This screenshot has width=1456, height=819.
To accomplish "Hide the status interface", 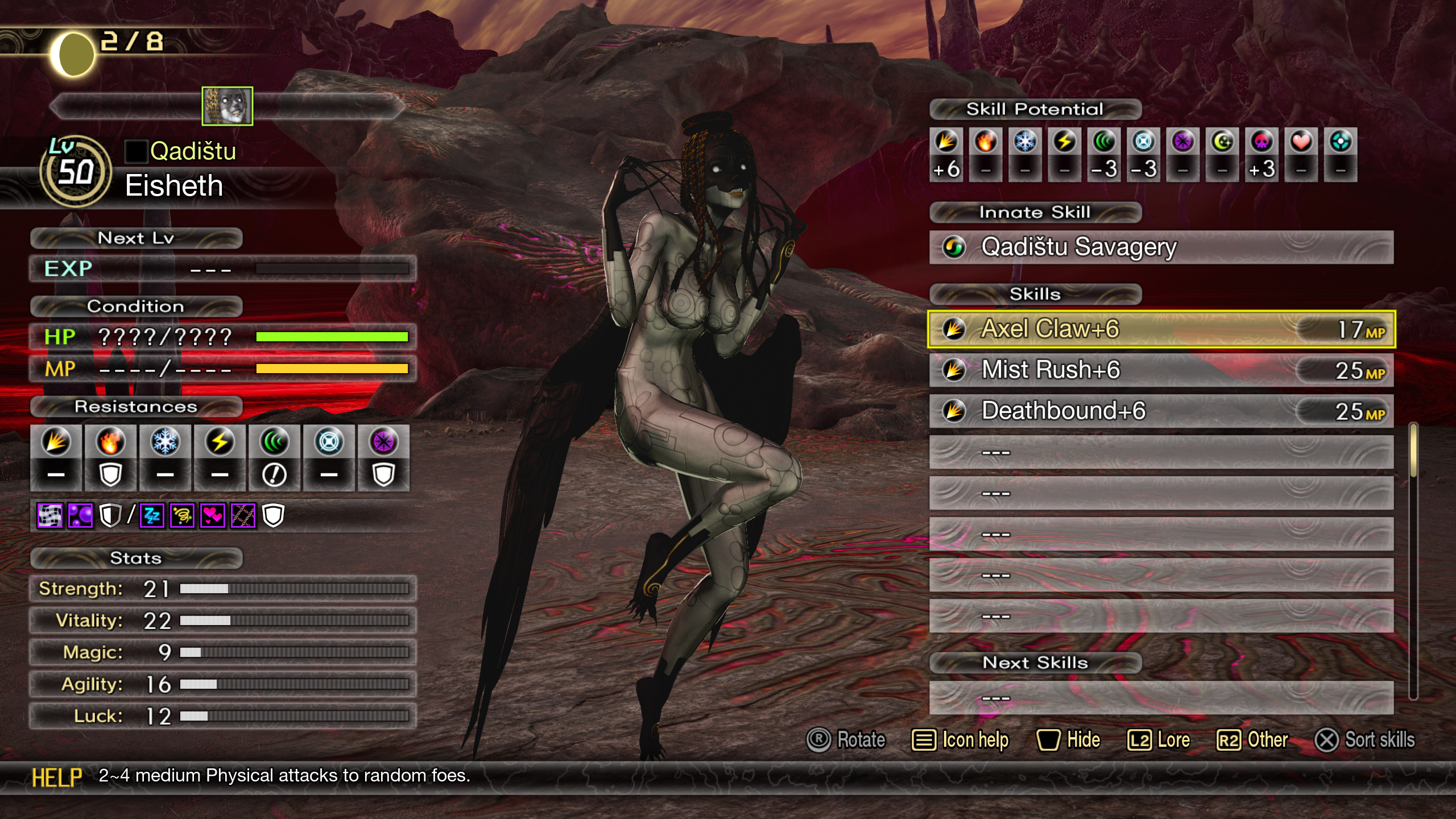I will click(x=1068, y=740).
